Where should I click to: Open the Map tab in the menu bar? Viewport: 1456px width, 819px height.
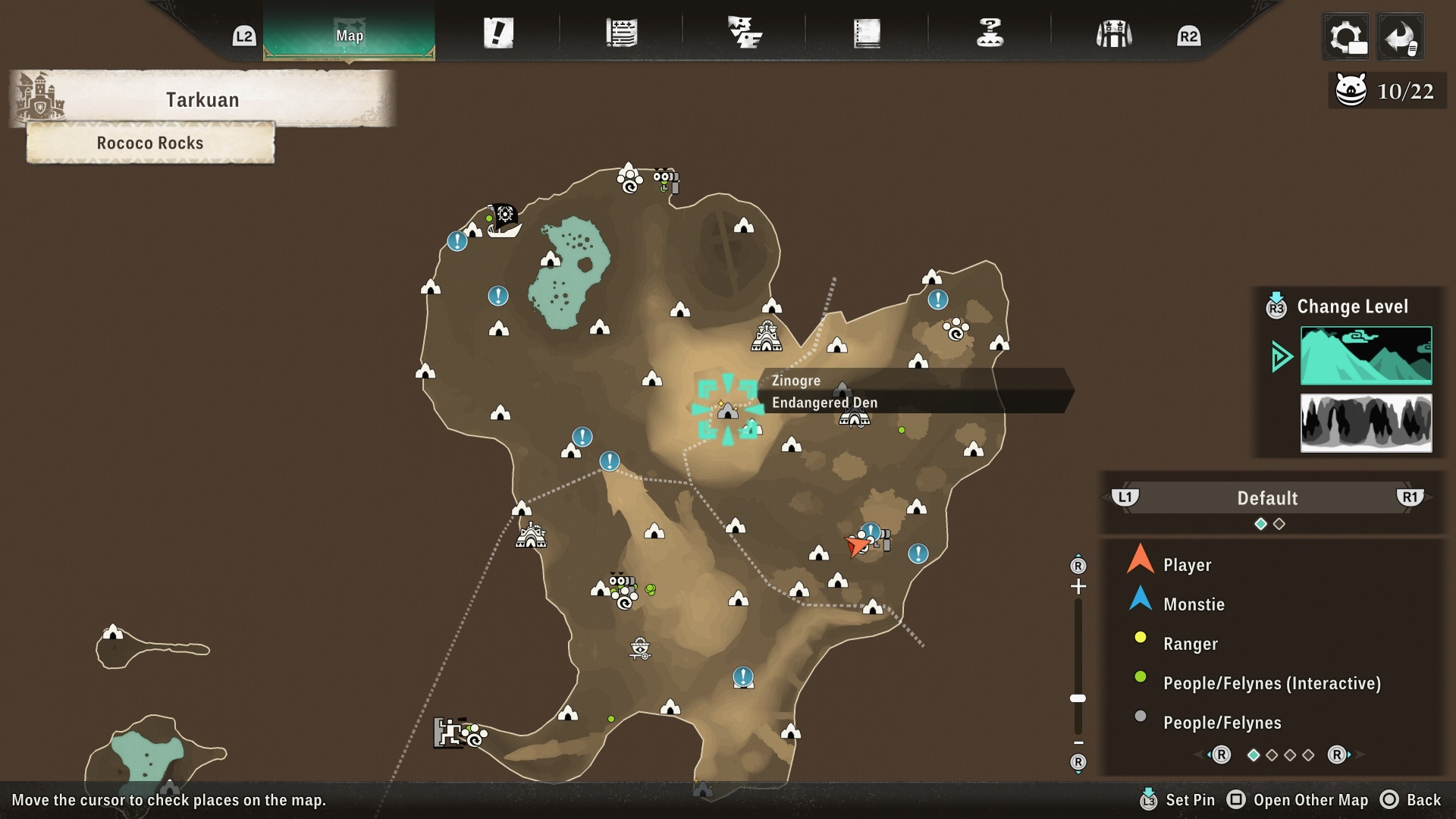pyautogui.click(x=347, y=33)
